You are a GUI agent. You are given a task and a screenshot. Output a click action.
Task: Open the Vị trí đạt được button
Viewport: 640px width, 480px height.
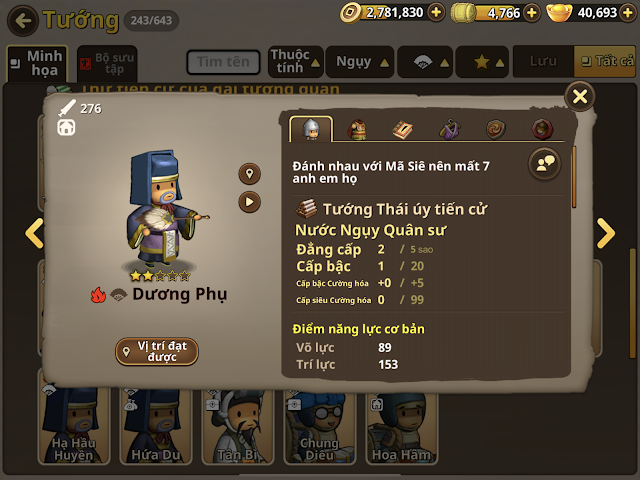[156, 351]
